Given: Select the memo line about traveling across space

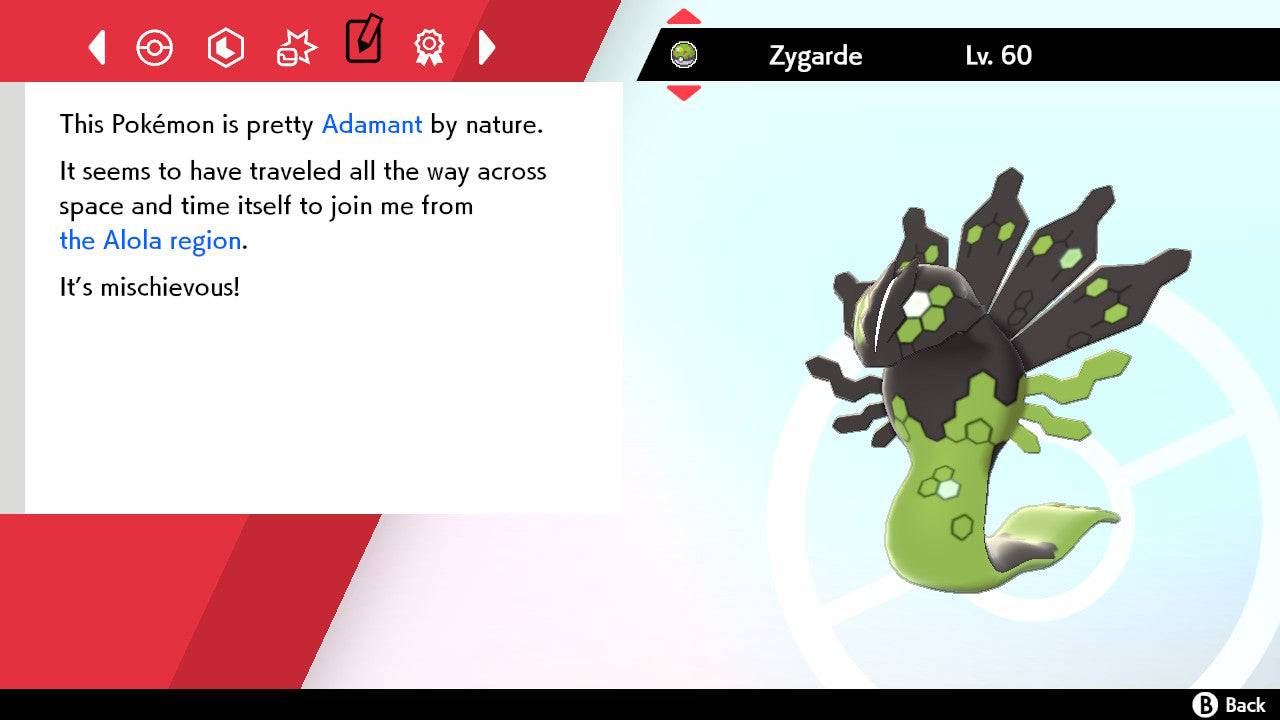Looking at the screenshot, I should [x=300, y=190].
